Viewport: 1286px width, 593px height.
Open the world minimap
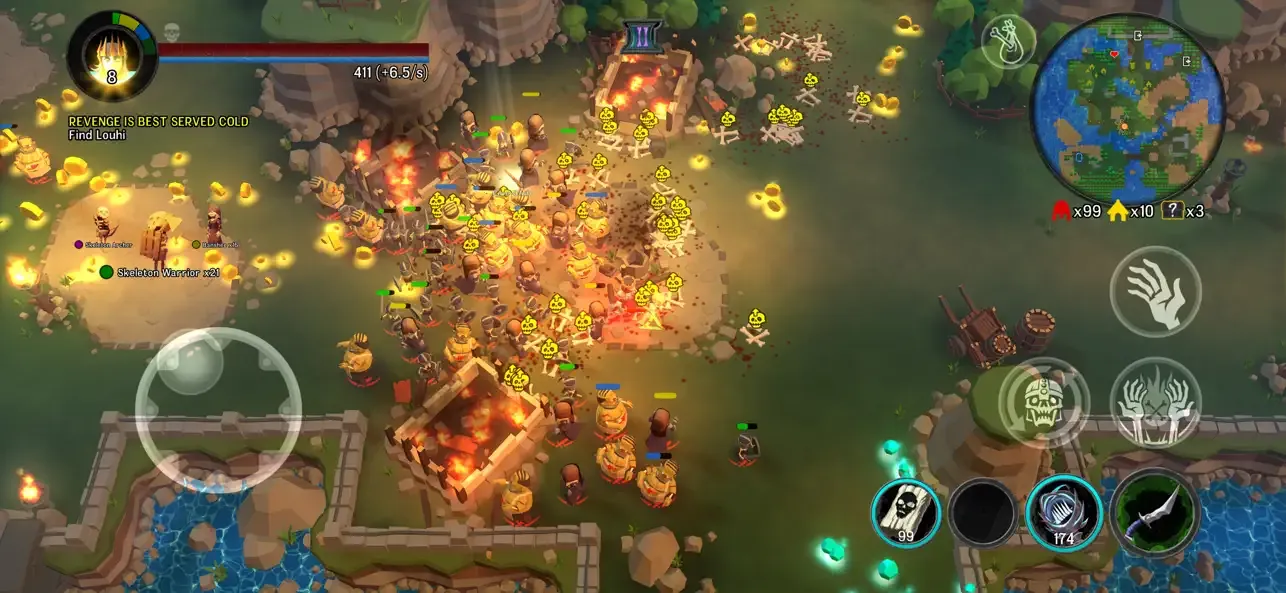click(x=1128, y=107)
